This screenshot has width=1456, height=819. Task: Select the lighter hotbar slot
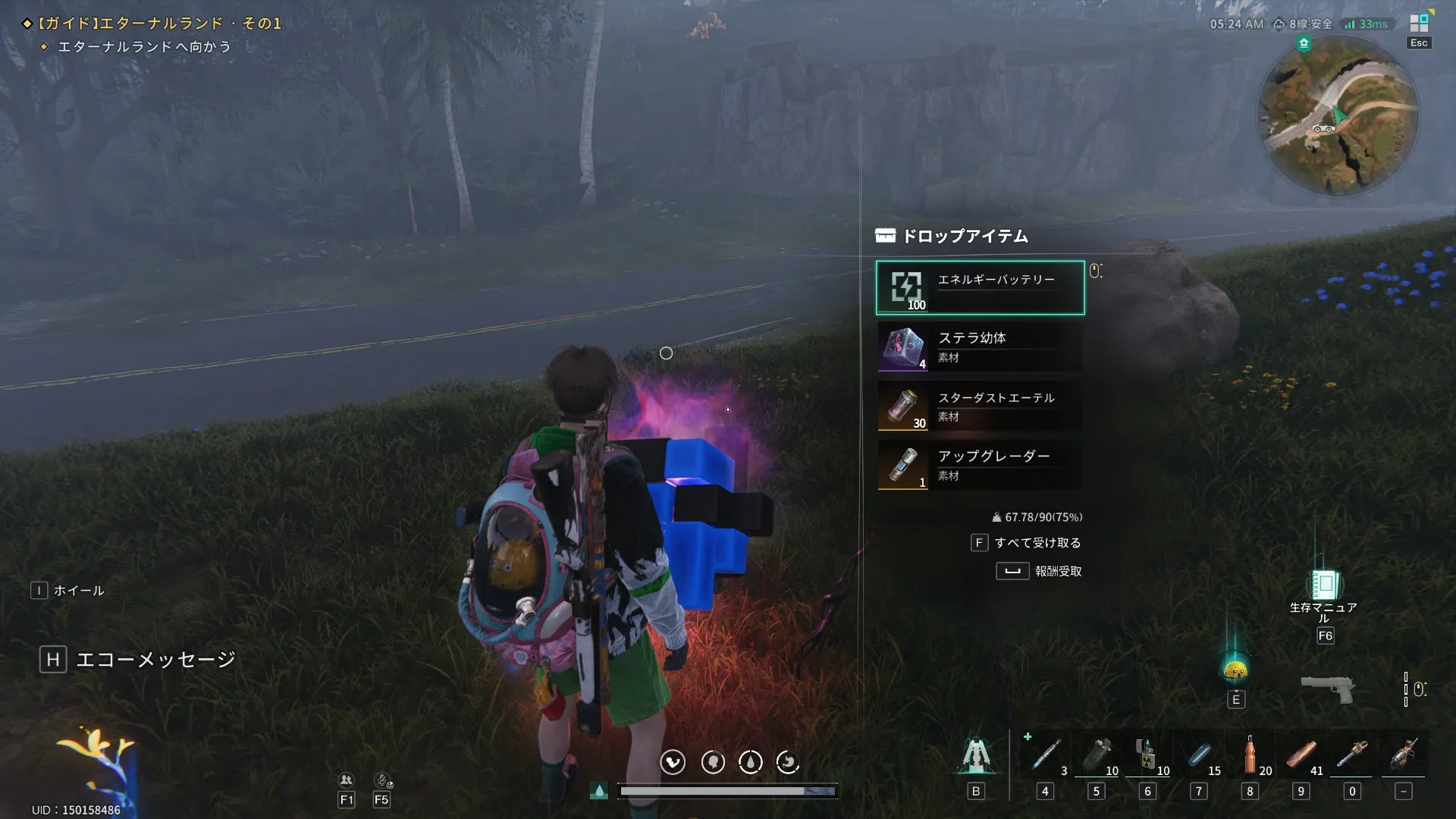click(x=1147, y=755)
